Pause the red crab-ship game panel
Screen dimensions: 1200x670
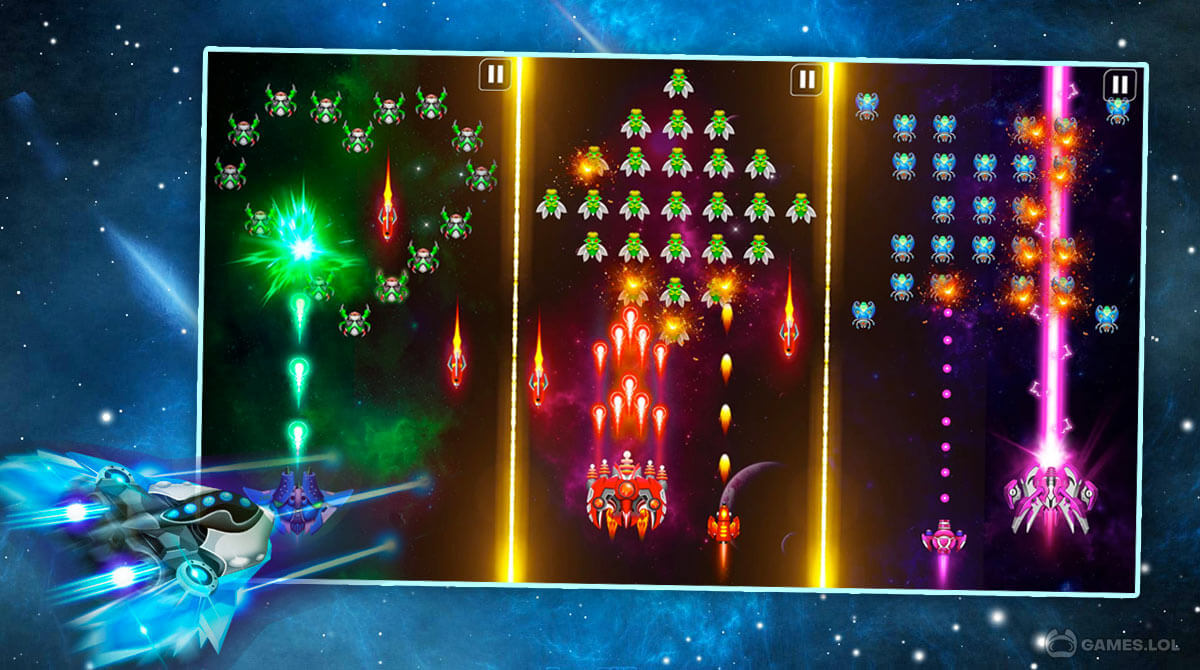[806, 79]
